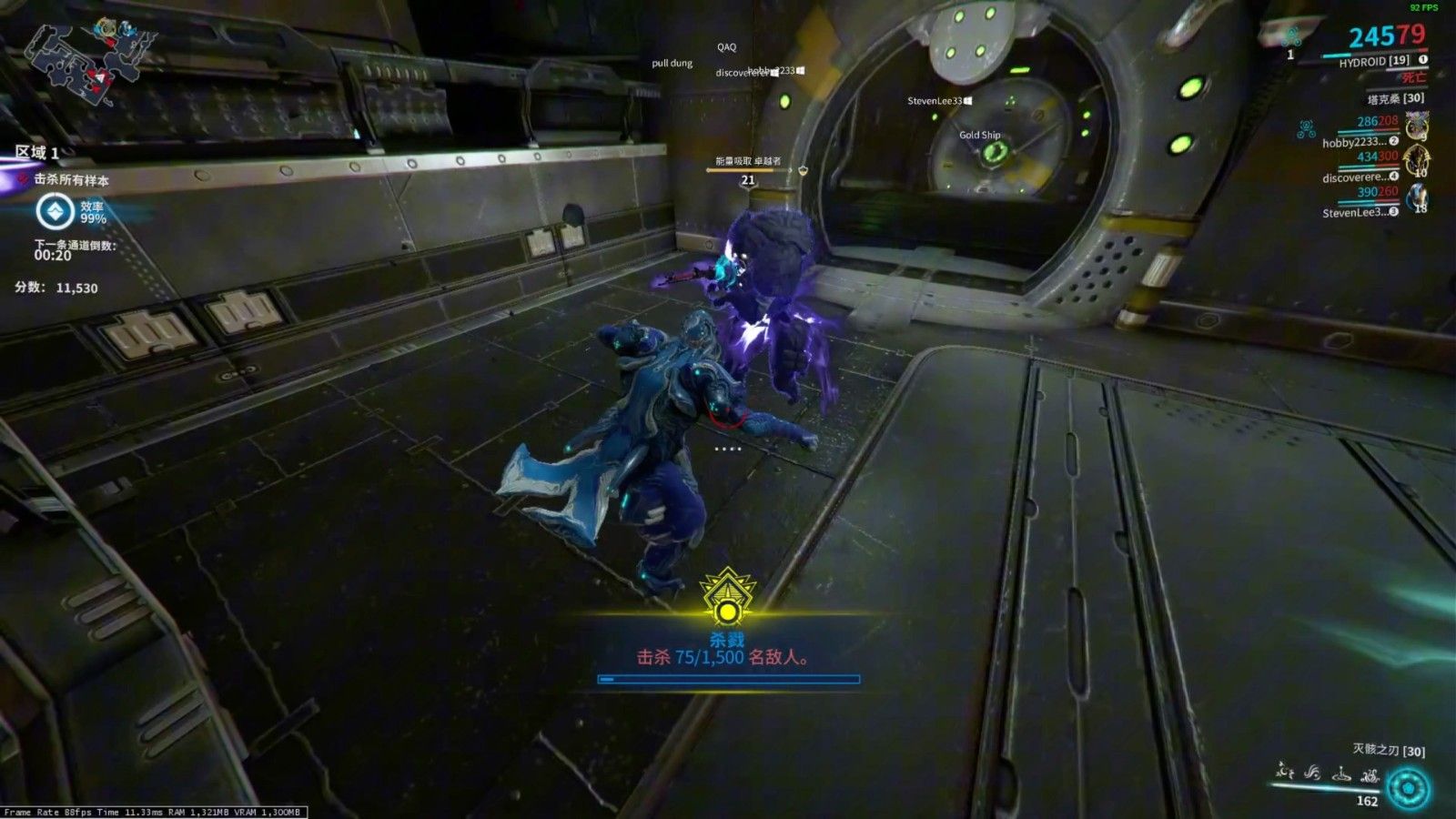The width and height of the screenshot is (1456, 819).
Task: Click the circular energy ring icon bottom right
Action: tap(1410, 786)
